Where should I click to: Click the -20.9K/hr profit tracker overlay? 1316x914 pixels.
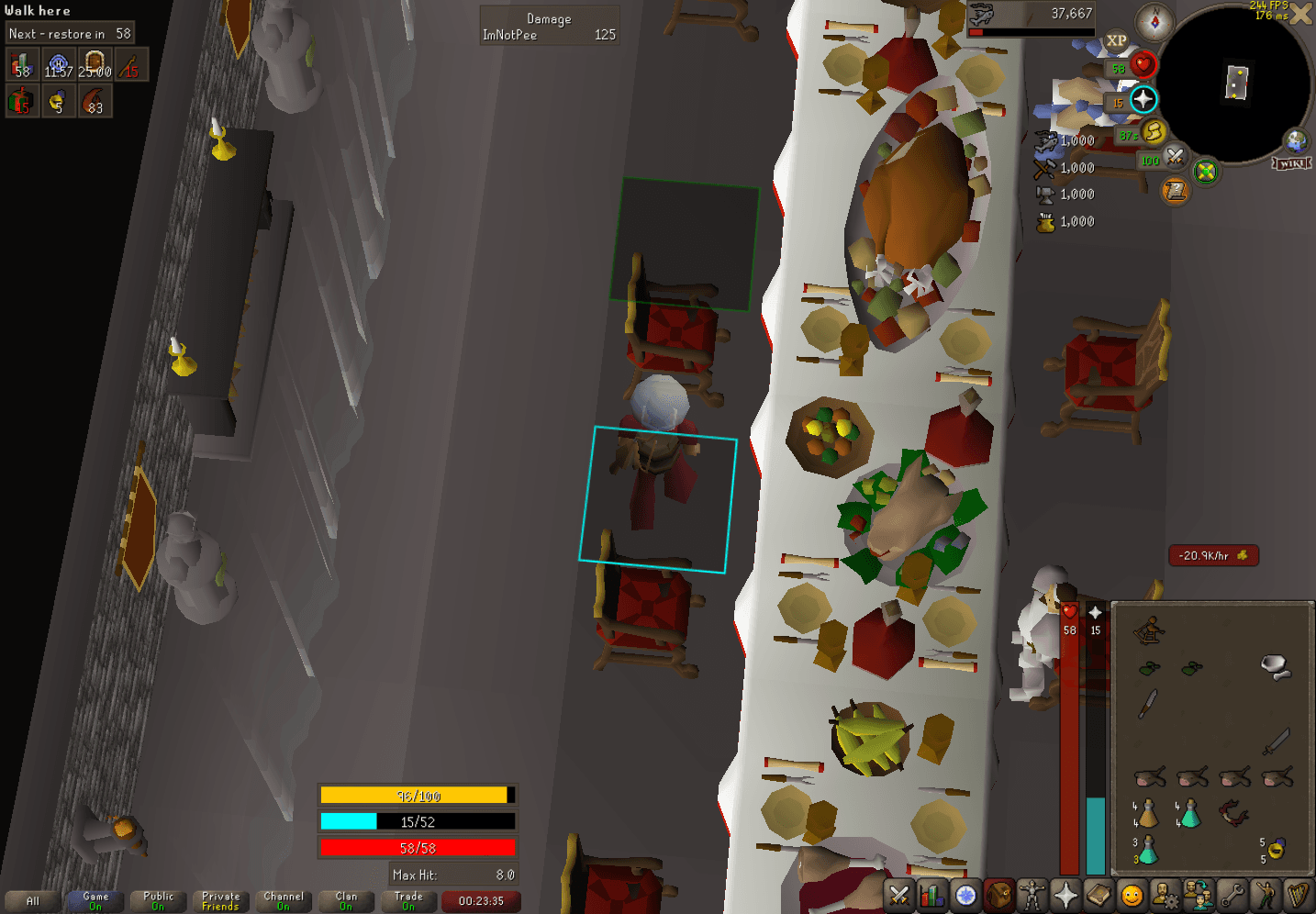click(x=1213, y=555)
